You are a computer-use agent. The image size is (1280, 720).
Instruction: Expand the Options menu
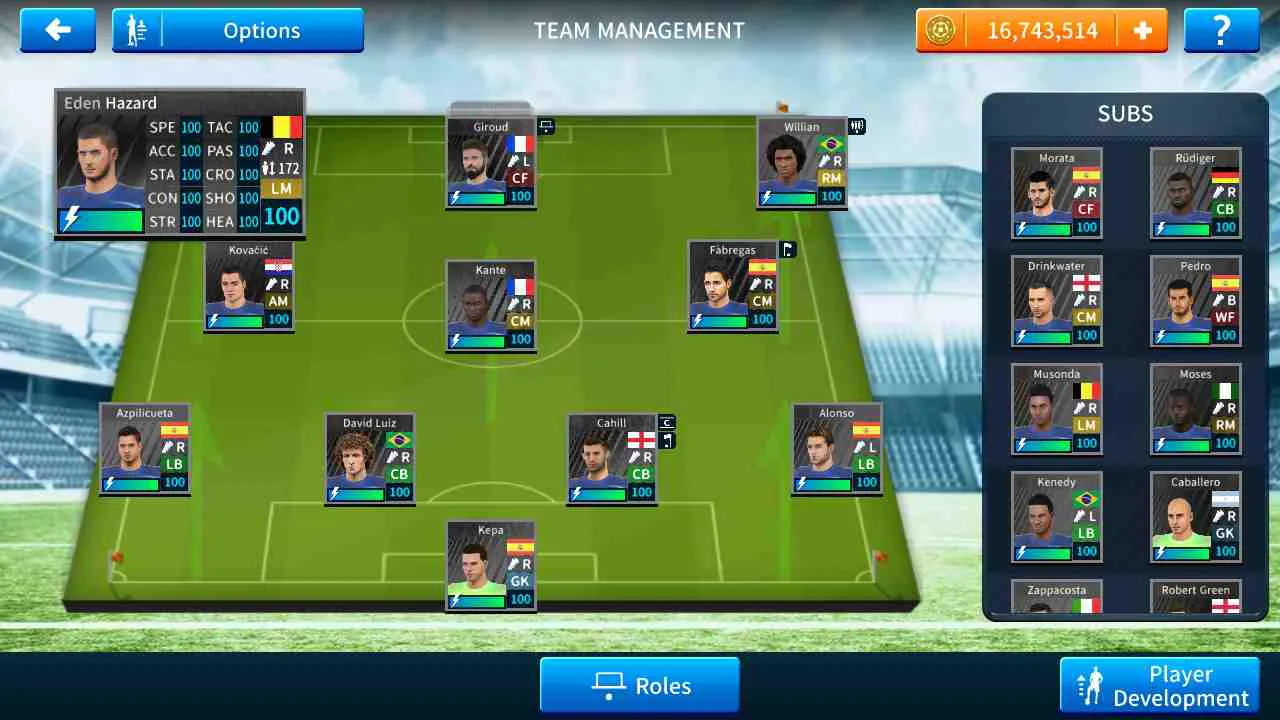pos(262,30)
